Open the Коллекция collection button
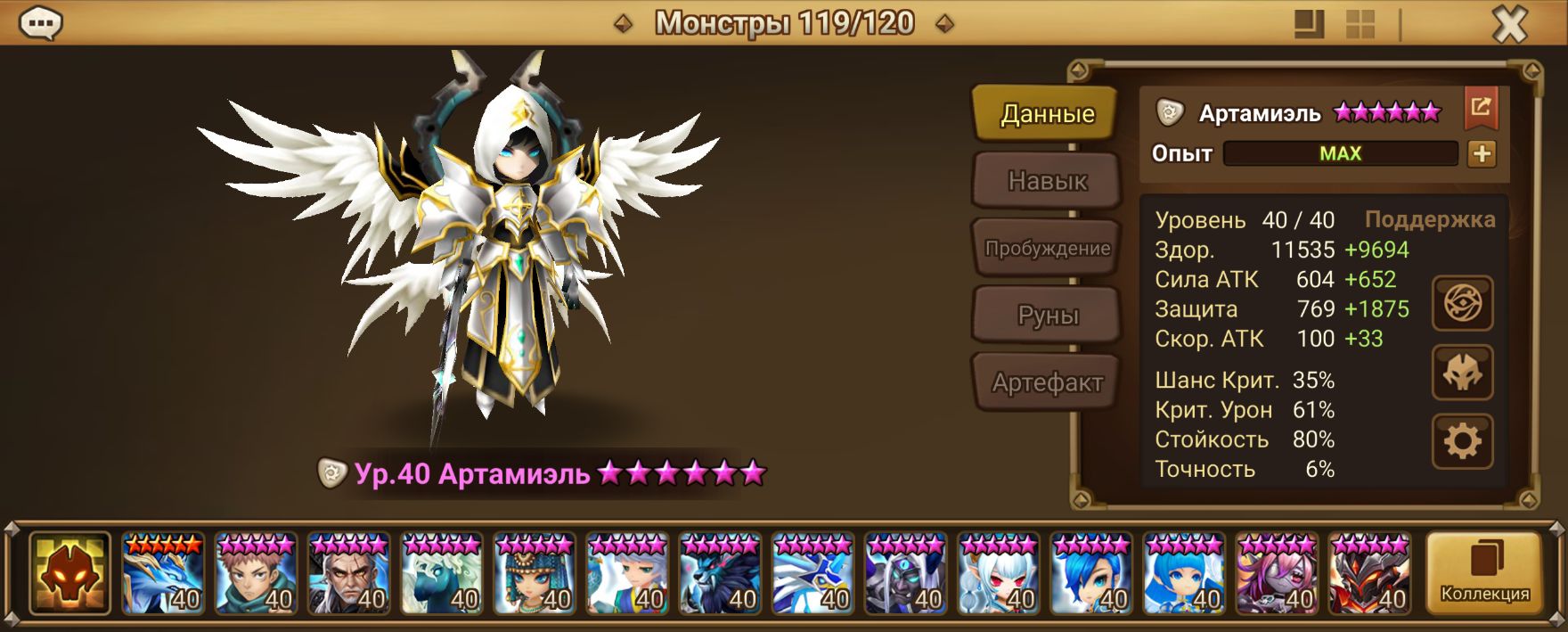The width and height of the screenshot is (1568, 632). (x=1484, y=573)
